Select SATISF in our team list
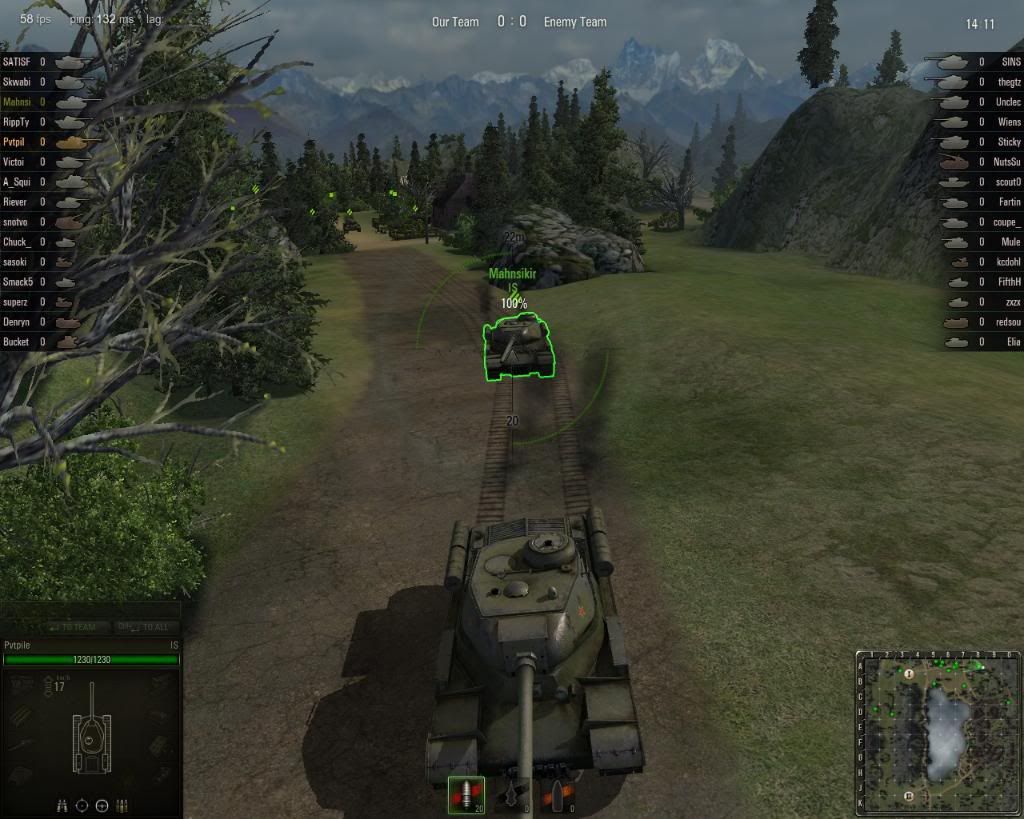Screen dimensions: 1024x819 (17, 62)
